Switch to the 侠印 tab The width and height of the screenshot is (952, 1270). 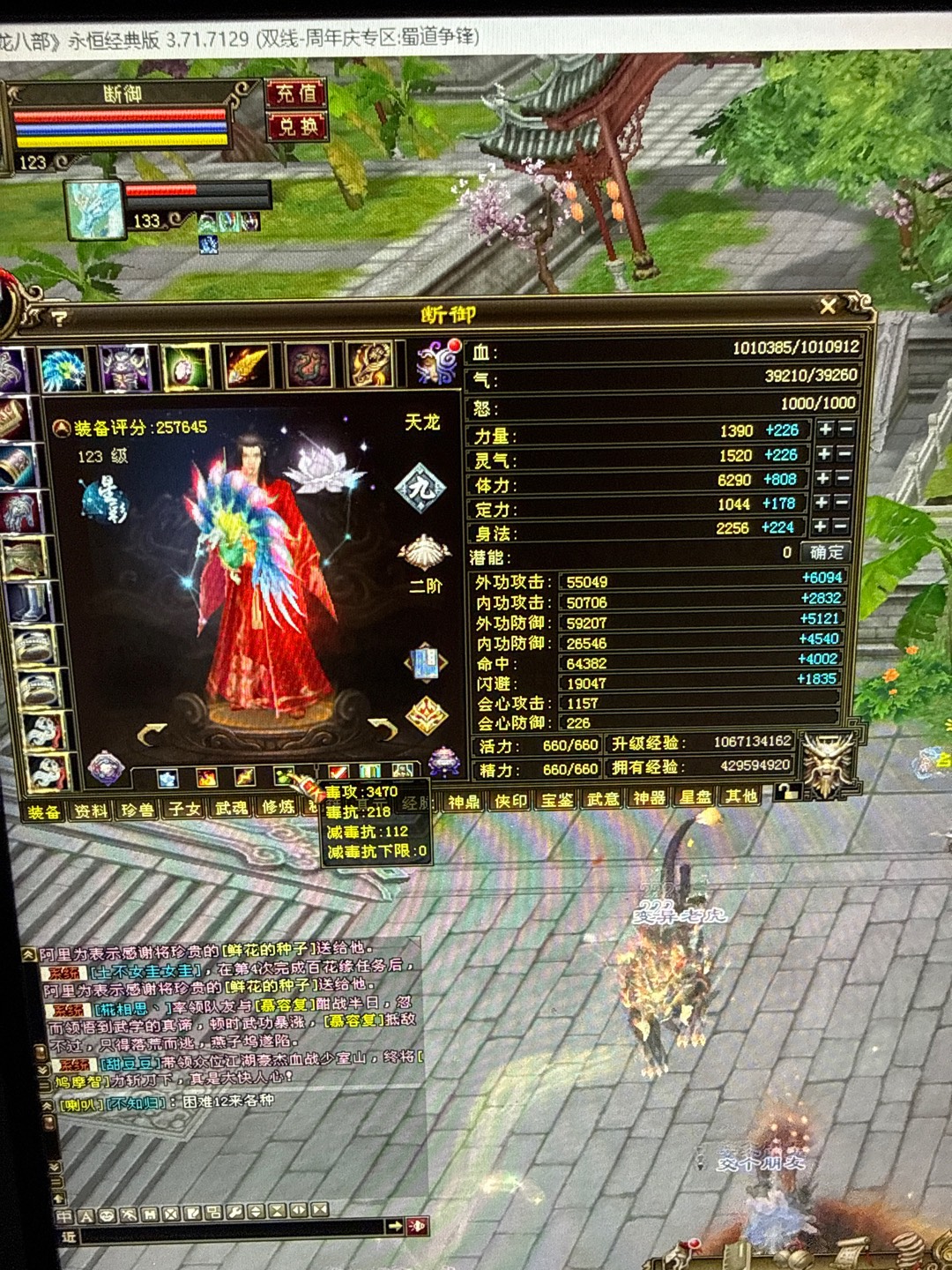pos(510,801)
